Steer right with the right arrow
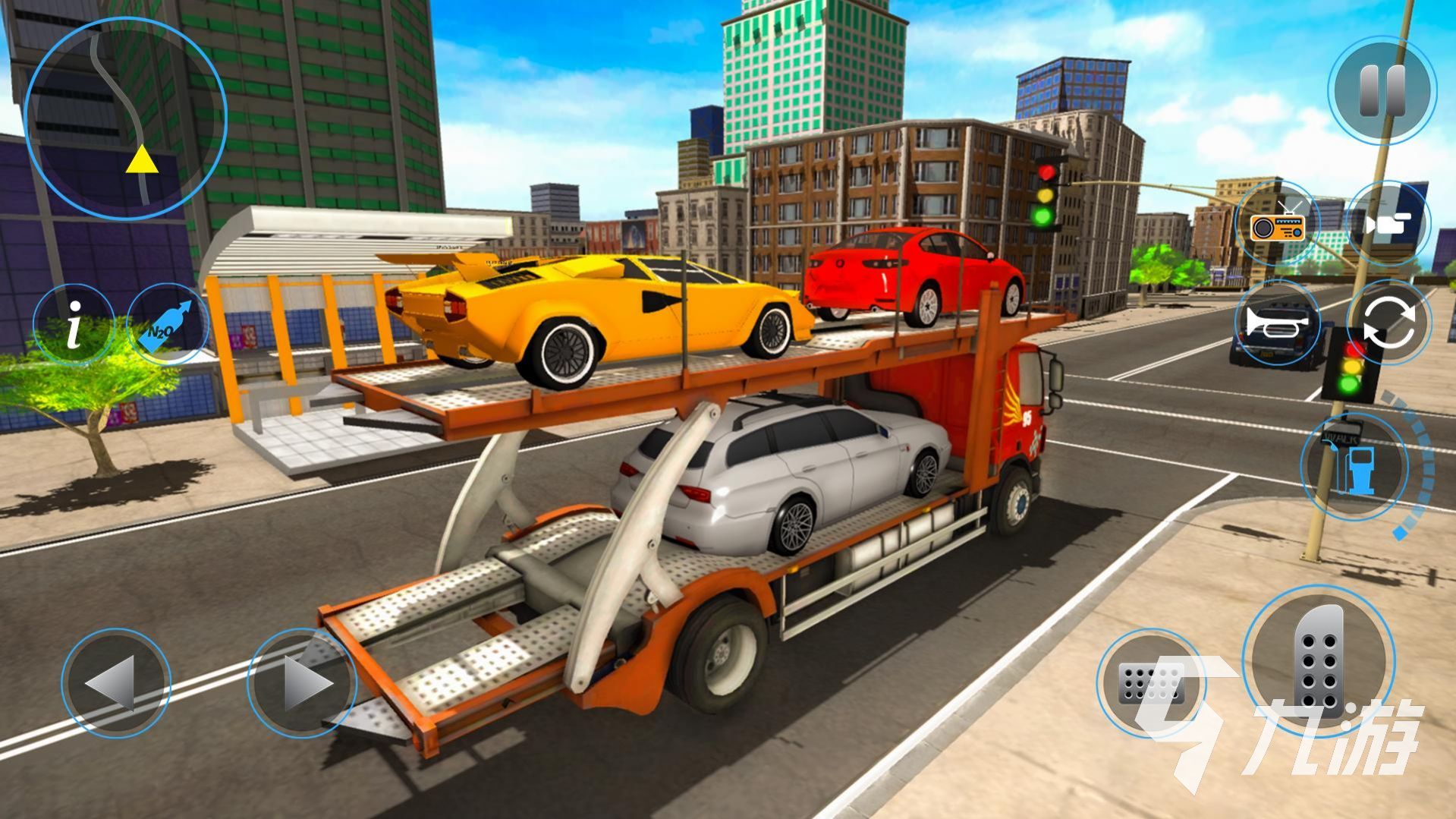The width and height of the screenshot is (1456, 819). [x=302, y=683]
